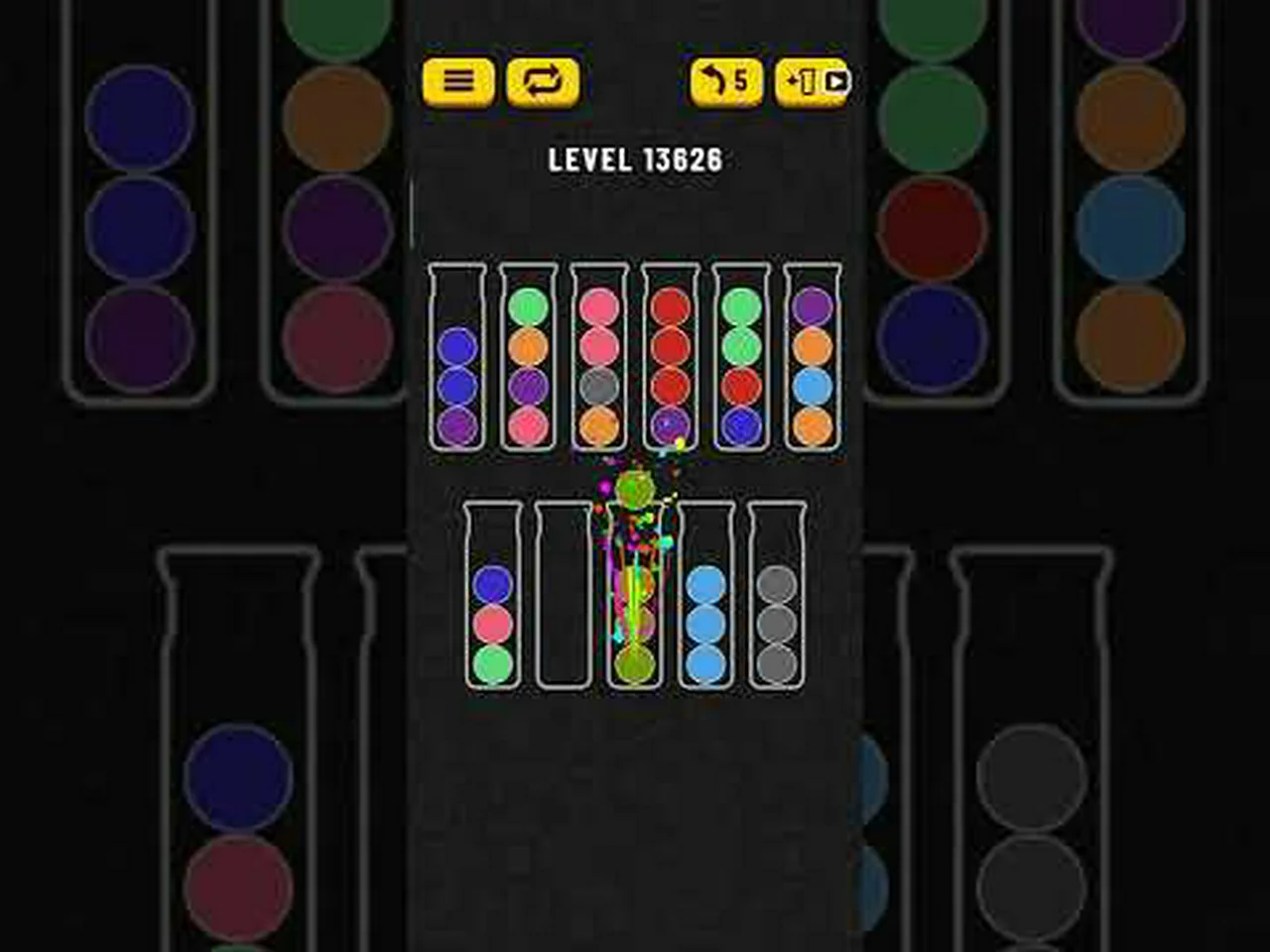Select the tube with a purple ball on top

pos(813,357)
